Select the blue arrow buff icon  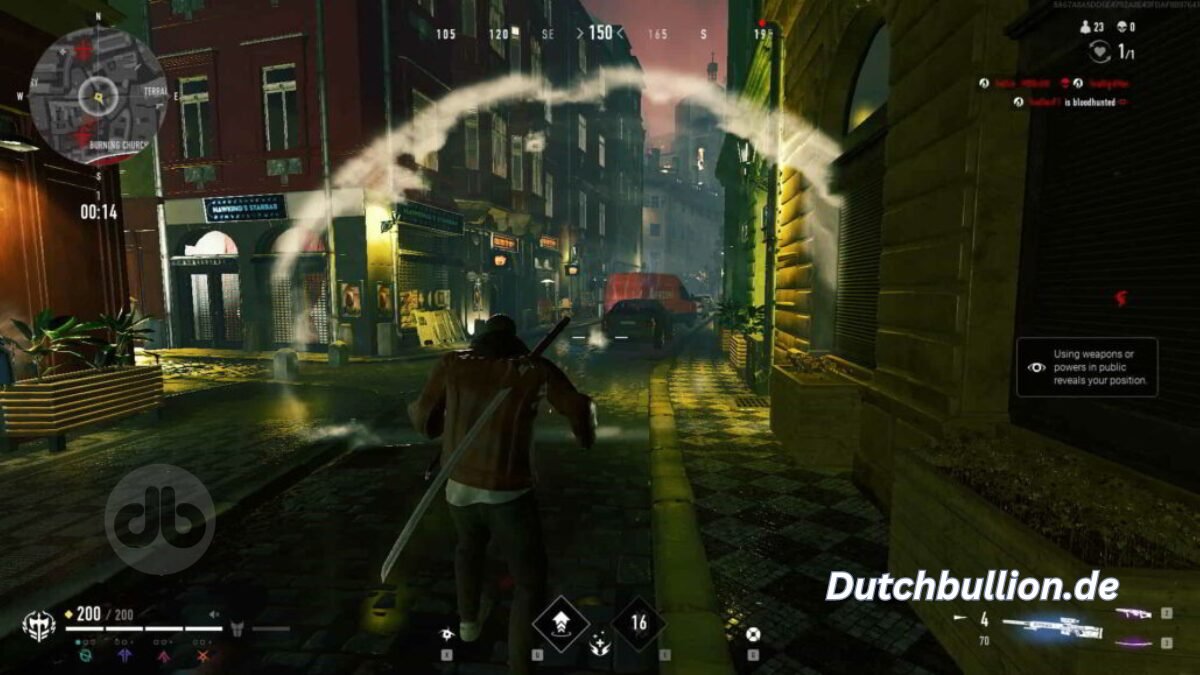125,656
